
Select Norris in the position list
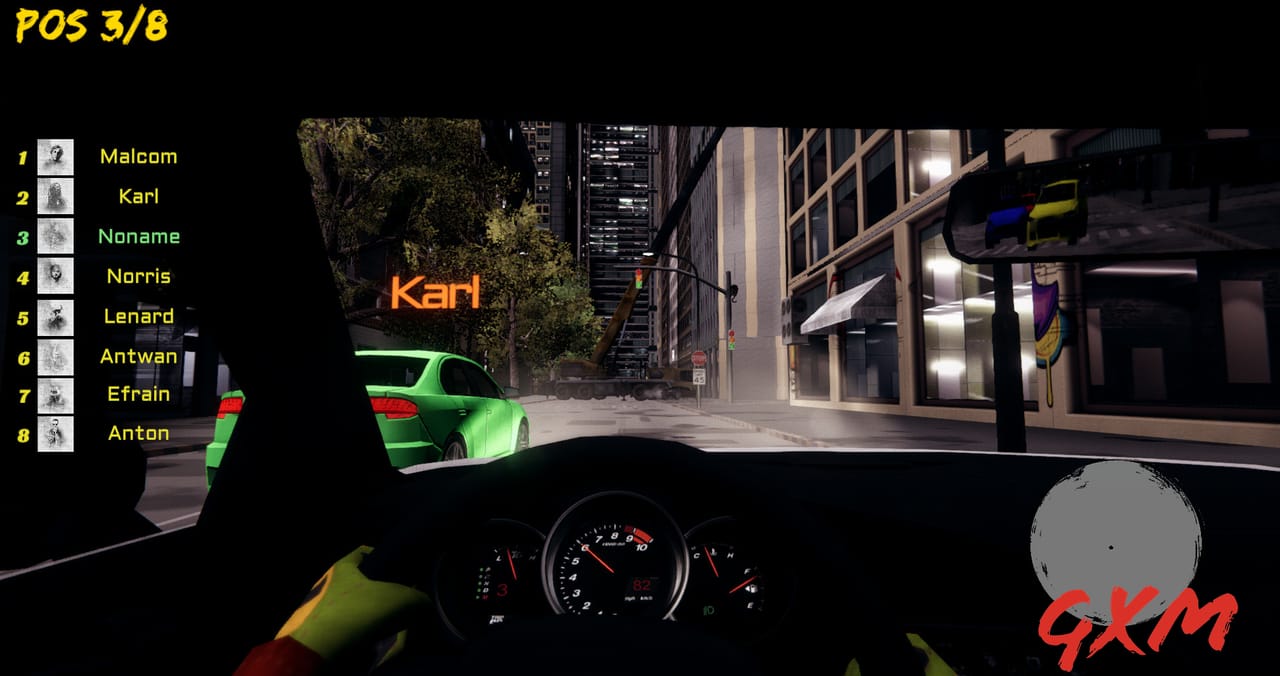coord(138,277)
